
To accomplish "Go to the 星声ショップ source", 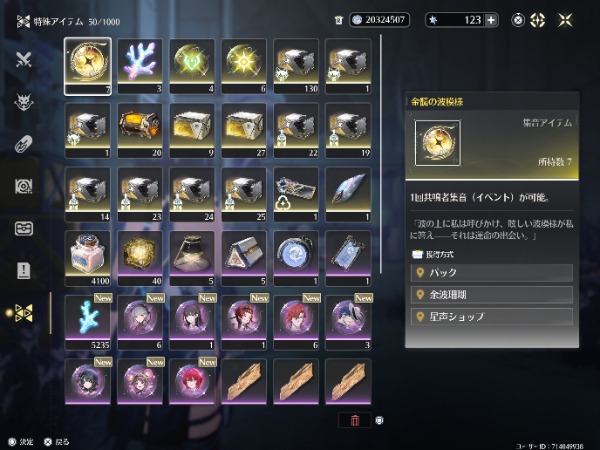I will [492, 317].
